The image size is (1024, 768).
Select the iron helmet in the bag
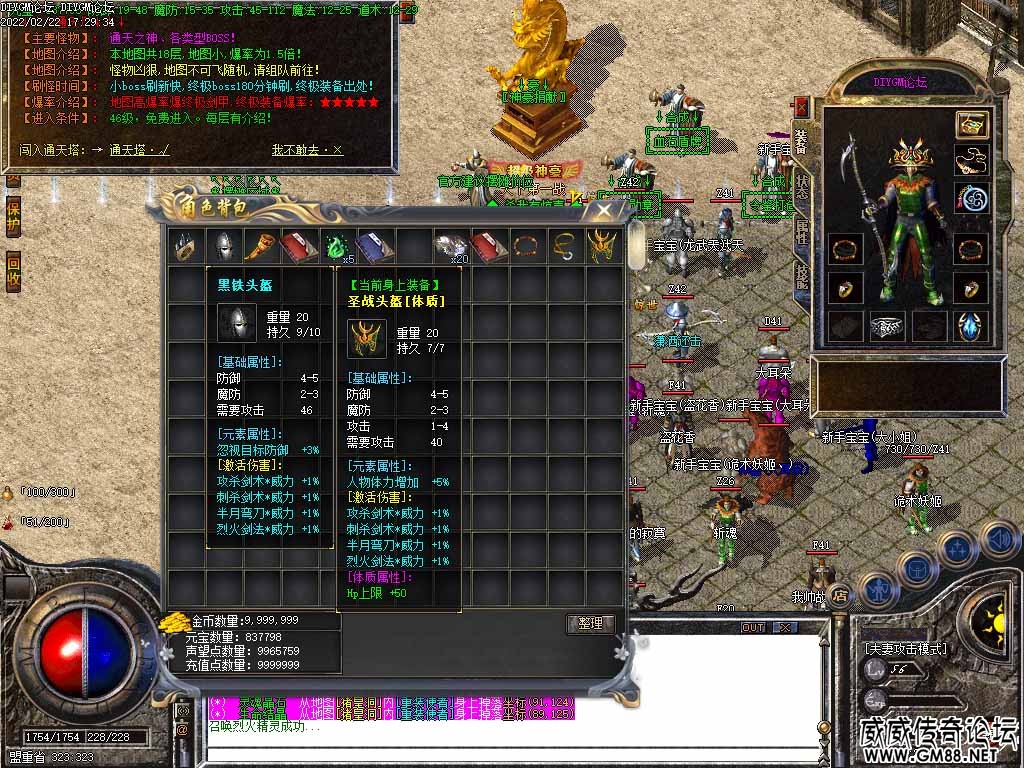click(222, 246)
